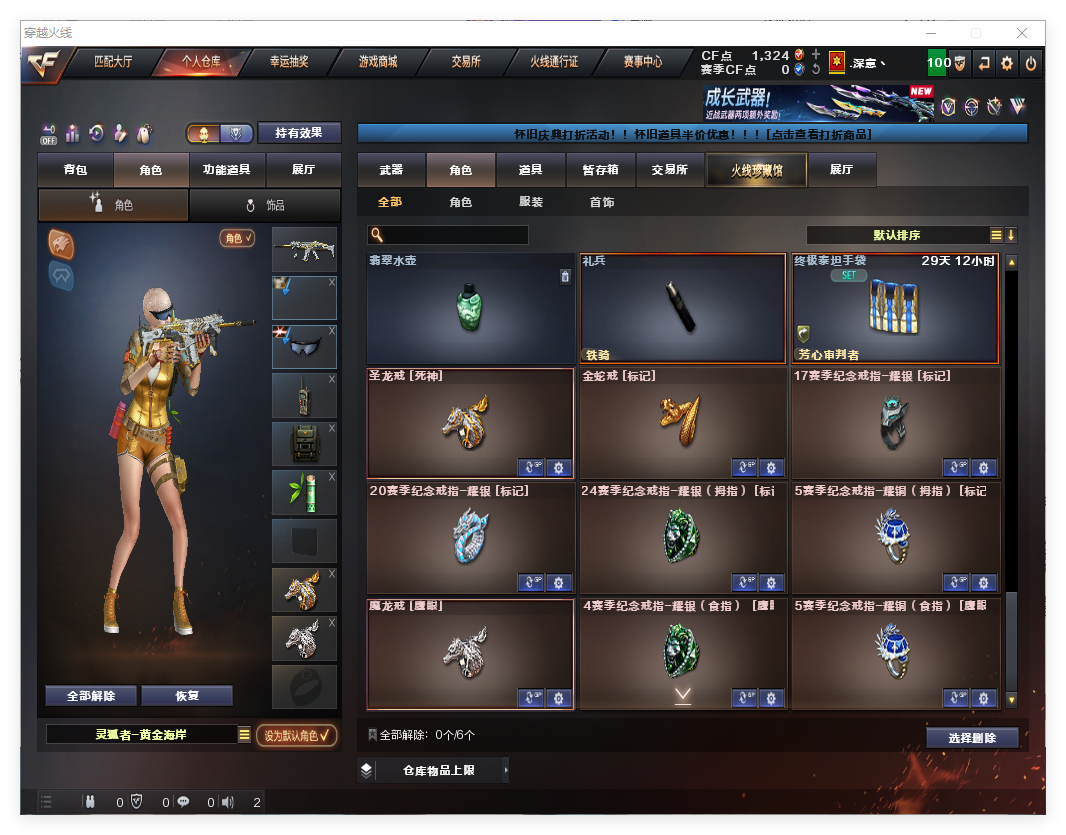Open the 火线珍藏馆 tab
The width and height of the screenshot is (1066, 835).
point(756,170)
